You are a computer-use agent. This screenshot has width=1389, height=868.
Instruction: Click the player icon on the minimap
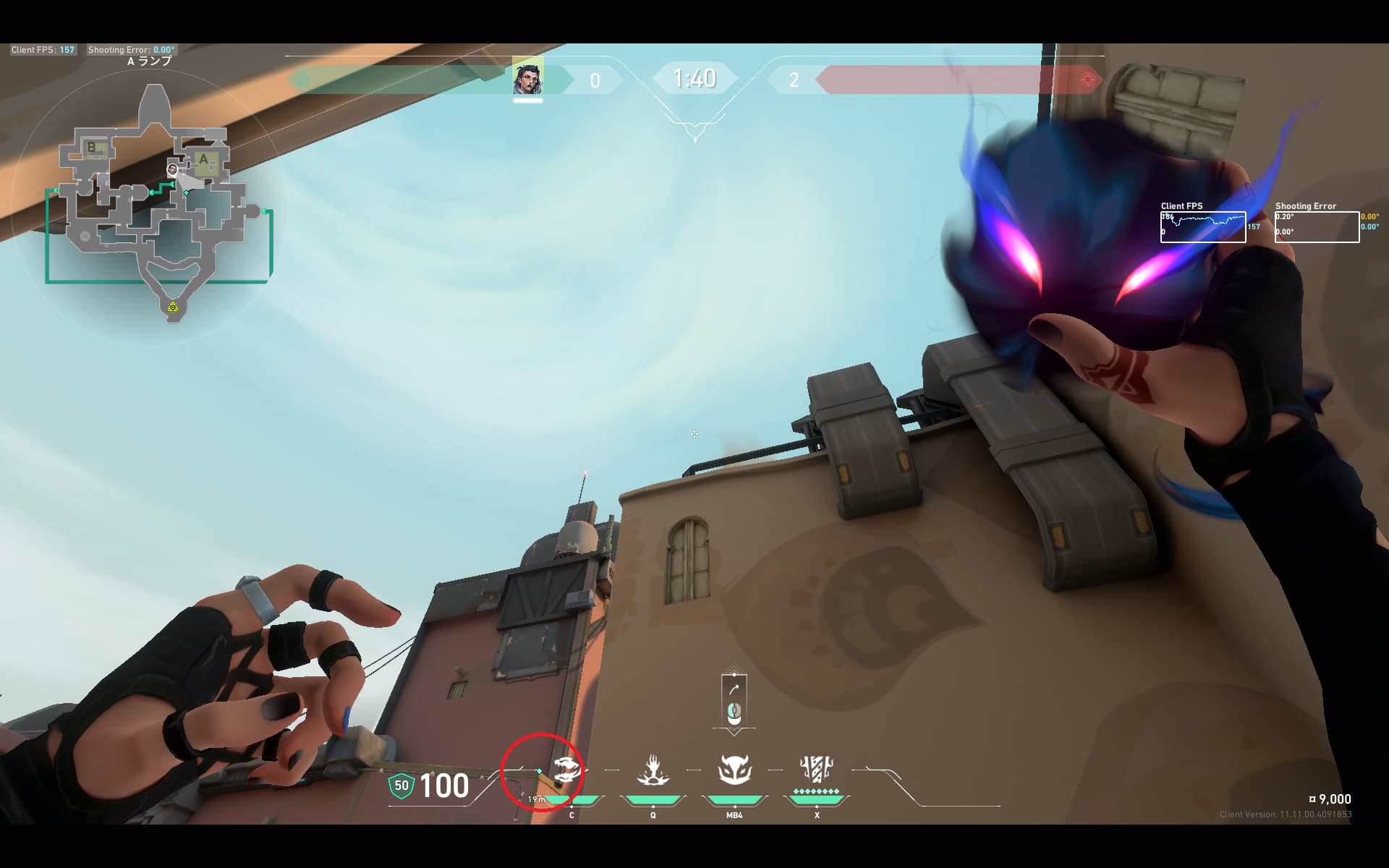tap(172, 170)
